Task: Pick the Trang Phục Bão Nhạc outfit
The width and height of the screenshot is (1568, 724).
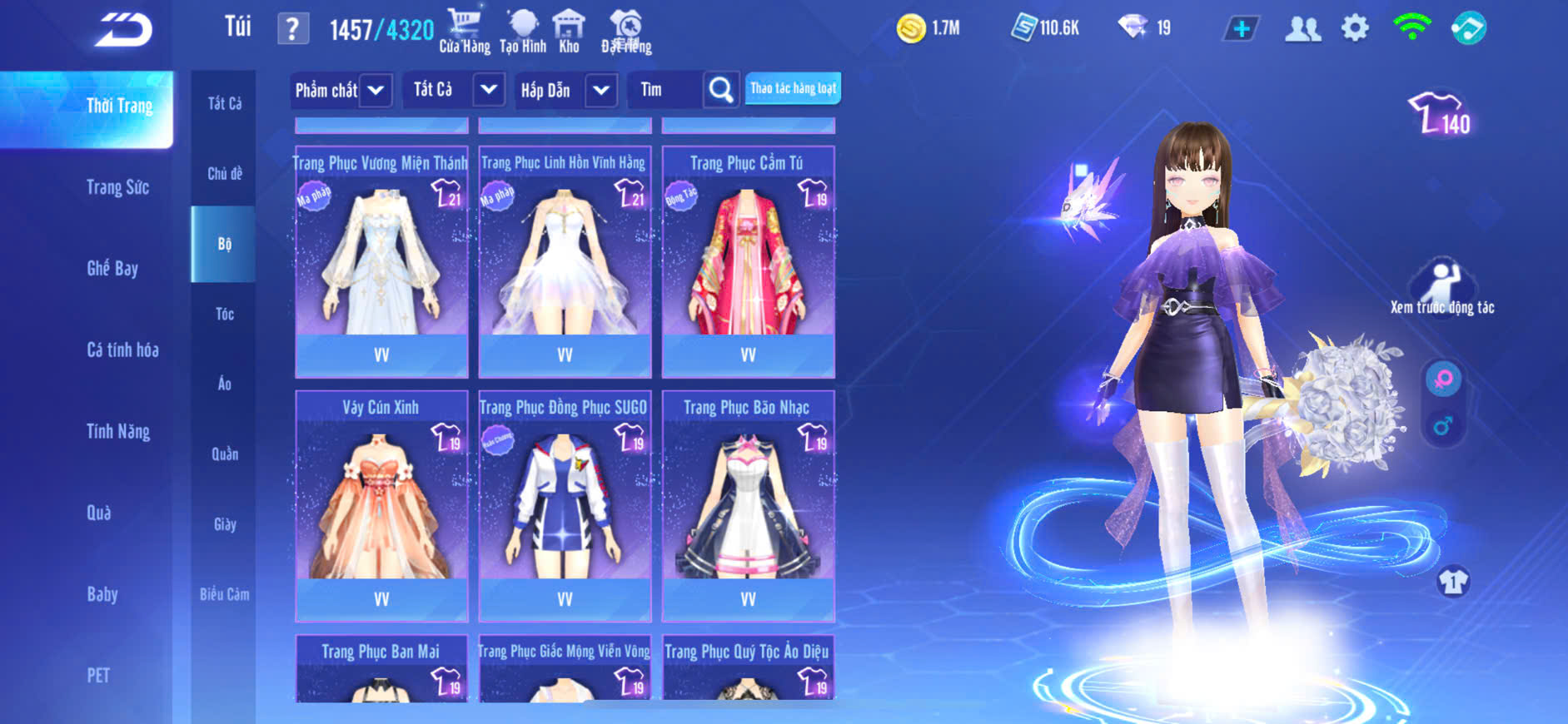Action: click(x=748, y=505)
